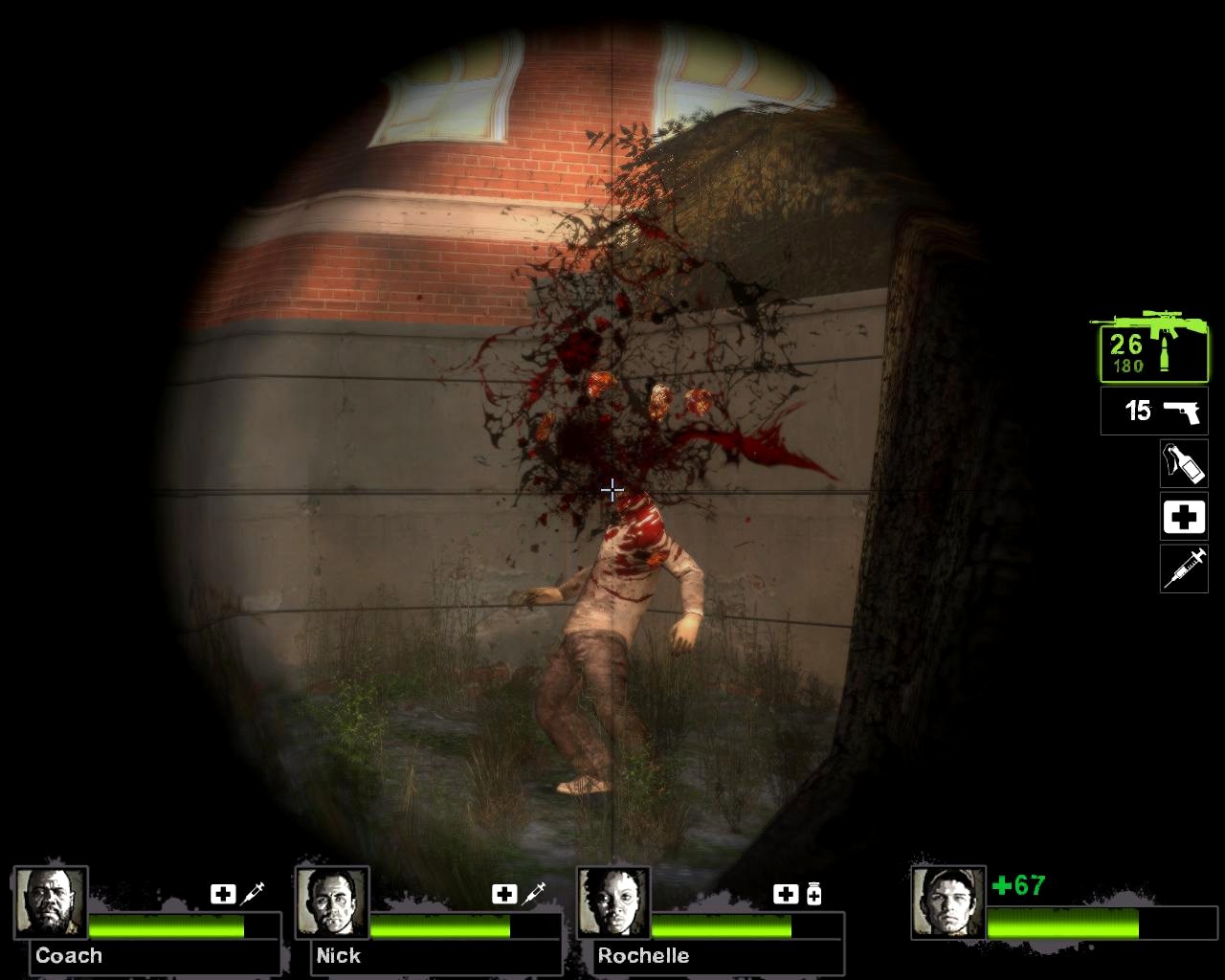This screenshot has width=1225, height=980.
Task: Click Rochelle's pain pills item icon
Action: (813, 894)
